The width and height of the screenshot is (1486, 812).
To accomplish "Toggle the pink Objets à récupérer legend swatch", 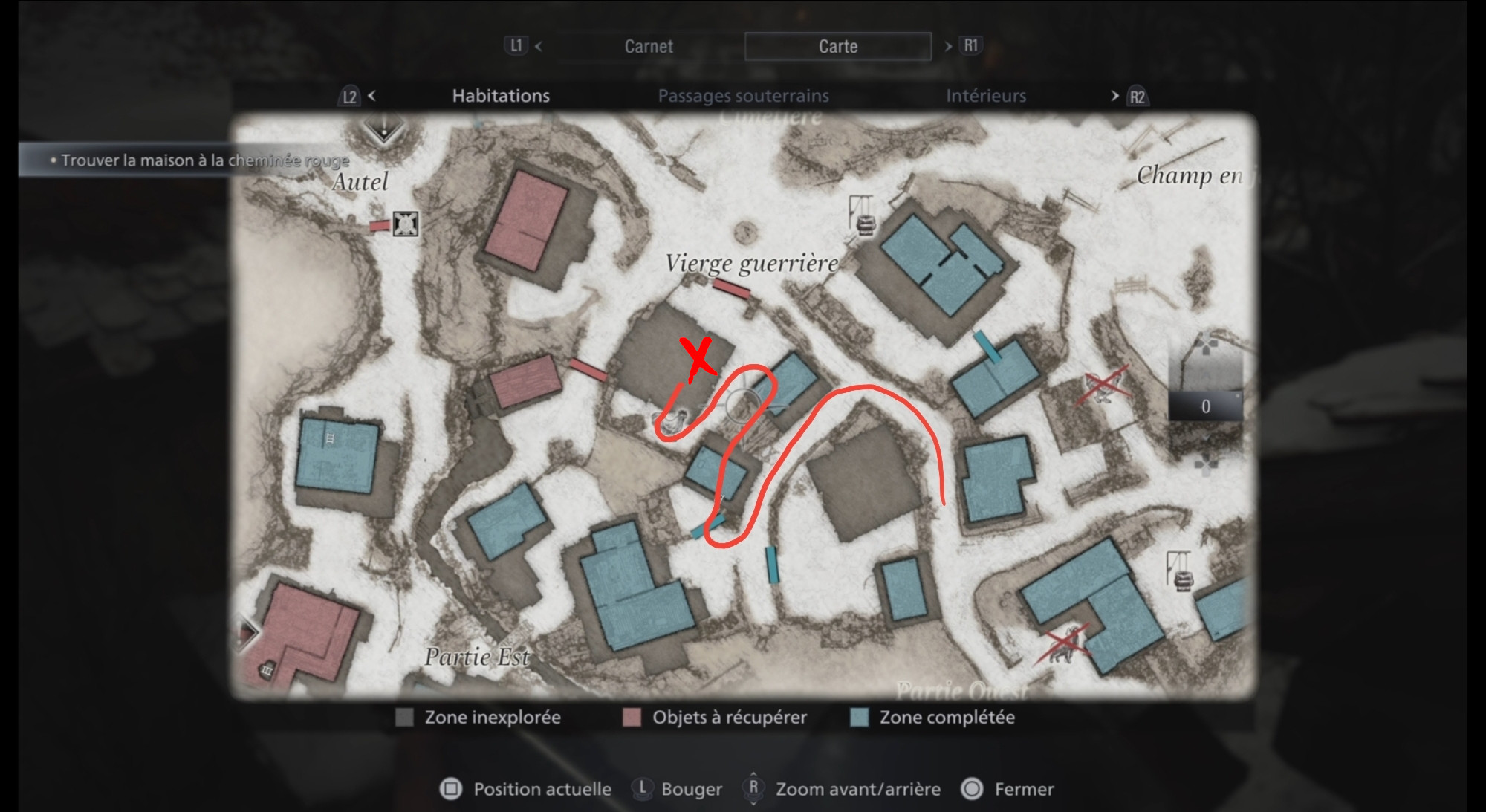I will [633, 718].
